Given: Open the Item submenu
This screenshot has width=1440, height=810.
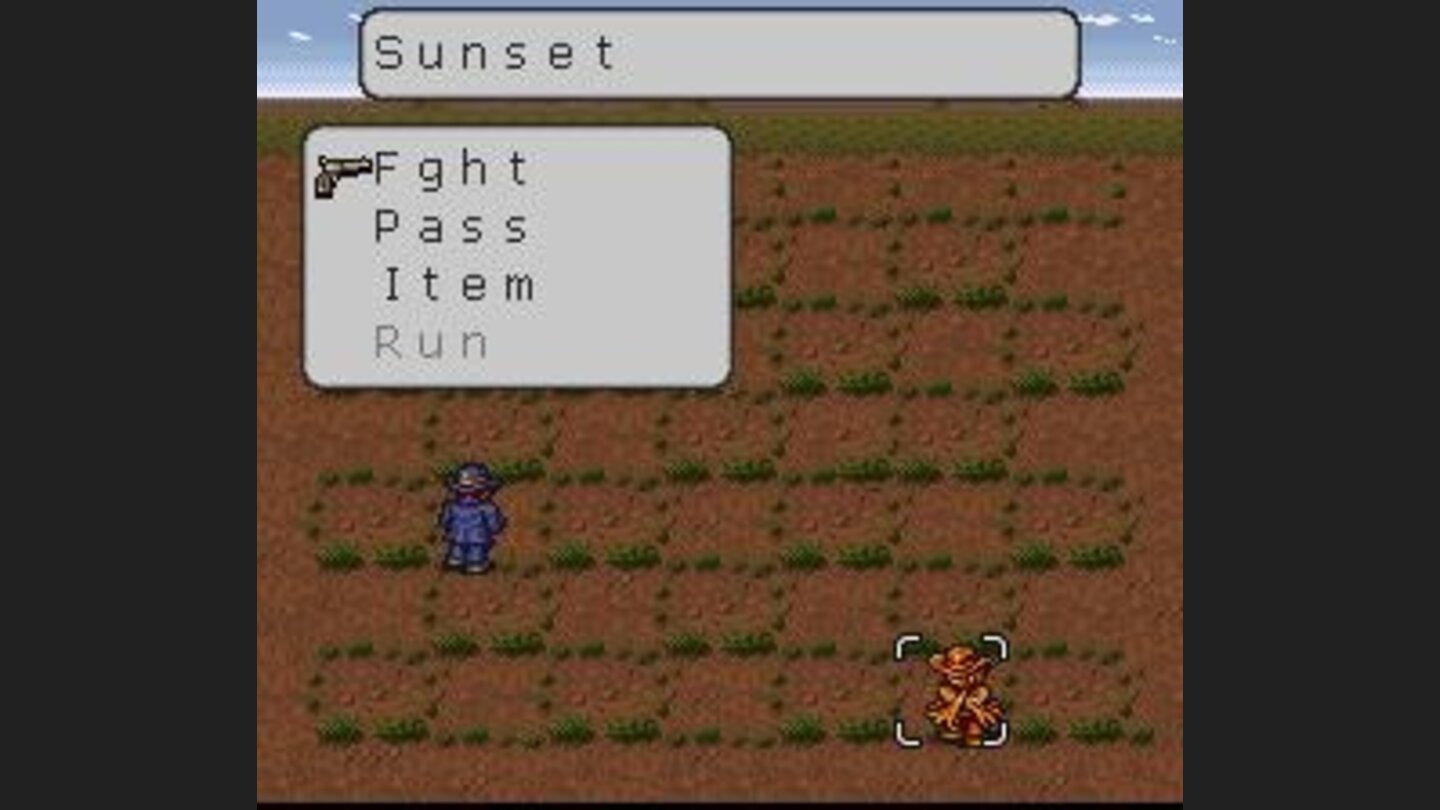Looking at the screenshot, I should click(x=455, y=285).
